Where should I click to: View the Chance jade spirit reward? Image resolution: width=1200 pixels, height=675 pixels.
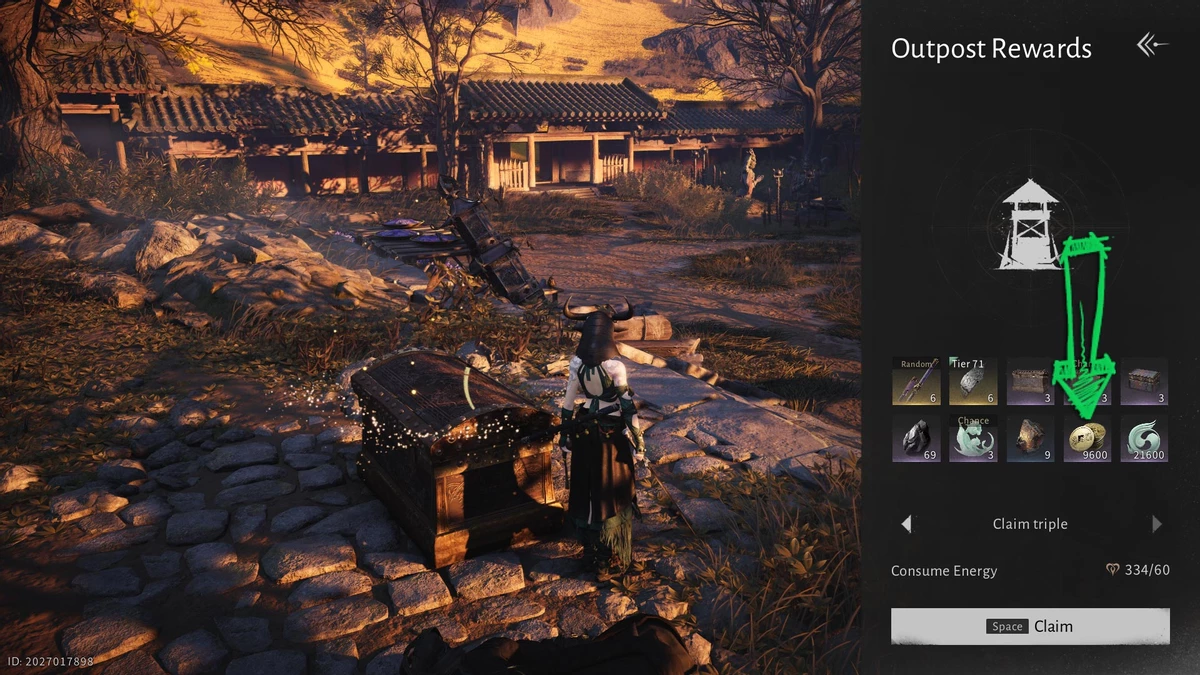pyautogui.click(x=973, y=438)
